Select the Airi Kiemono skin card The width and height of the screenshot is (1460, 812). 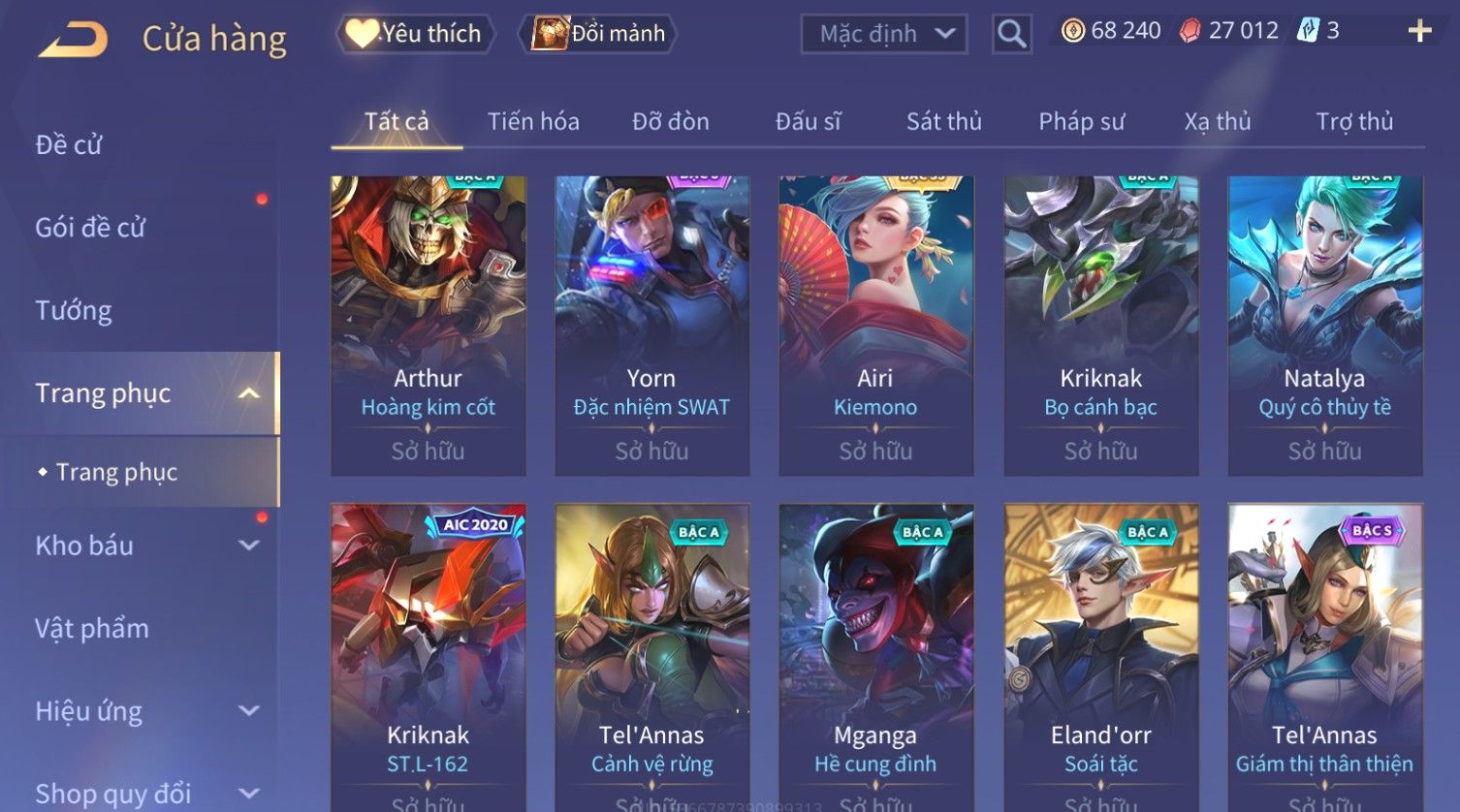click(x=875, y=325)
